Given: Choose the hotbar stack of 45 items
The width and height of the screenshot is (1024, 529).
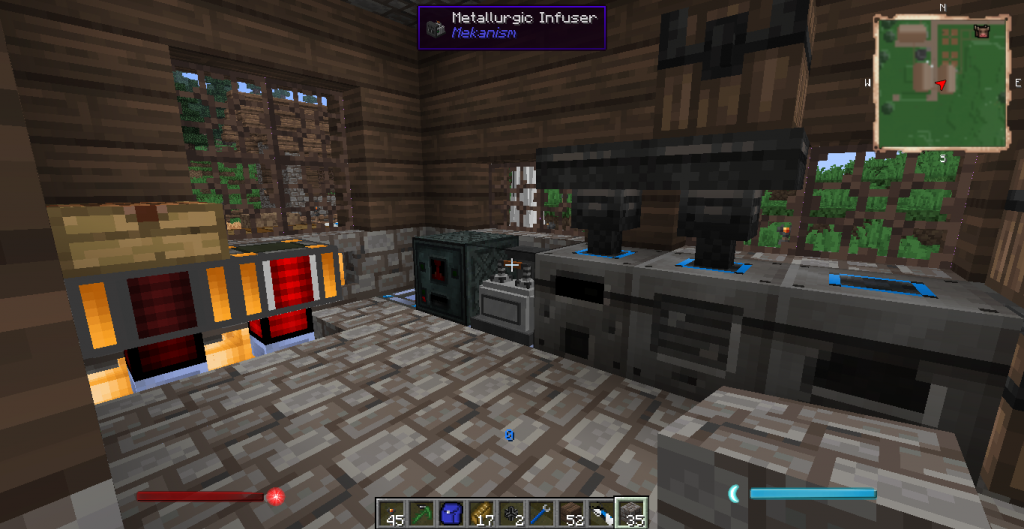Looking at the screenshot, I should point(392,513).
